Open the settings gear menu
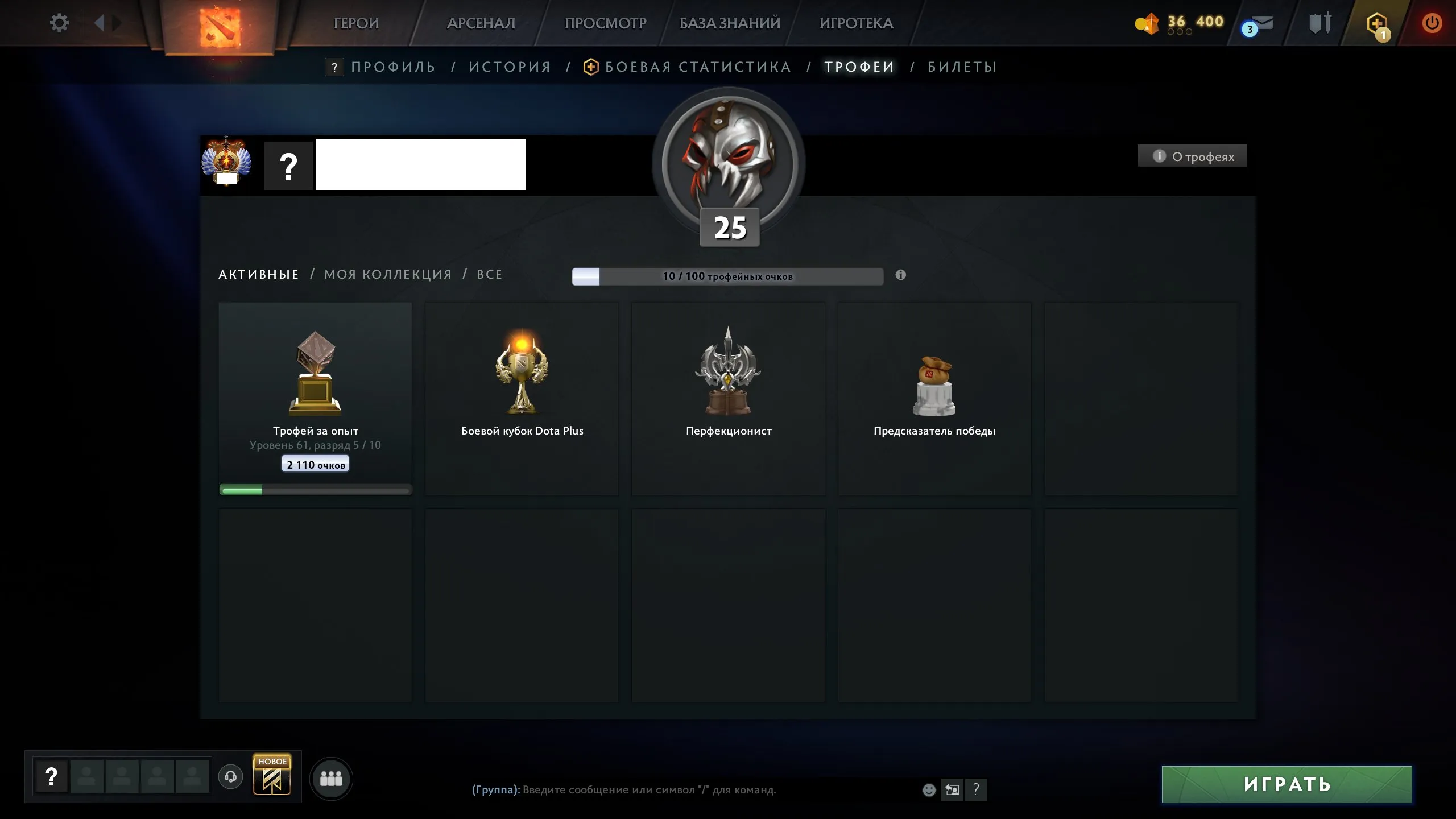1456x819 pixels. (x=59, y=23)
